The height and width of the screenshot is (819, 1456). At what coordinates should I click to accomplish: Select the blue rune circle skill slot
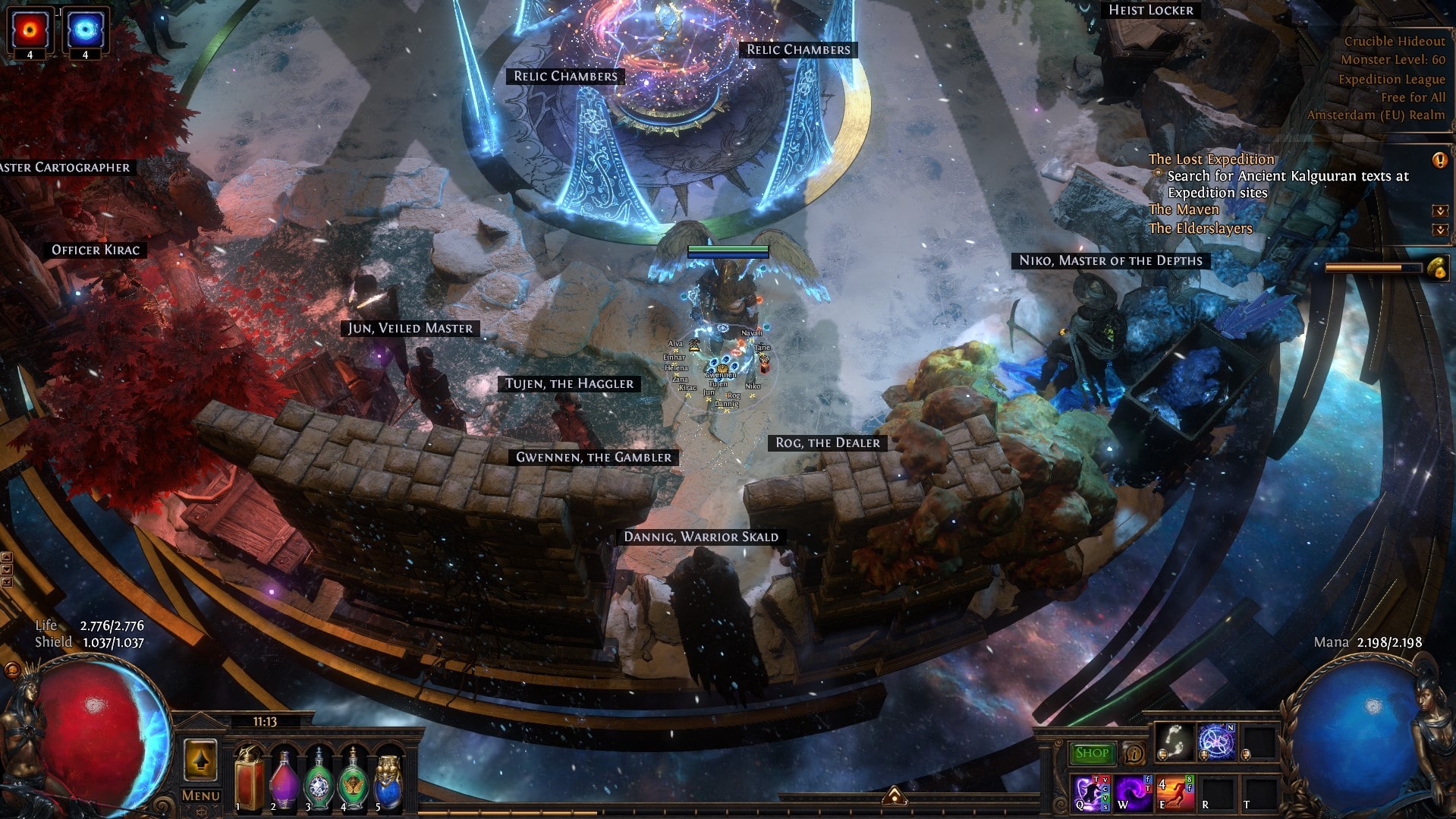point(1216,742)
